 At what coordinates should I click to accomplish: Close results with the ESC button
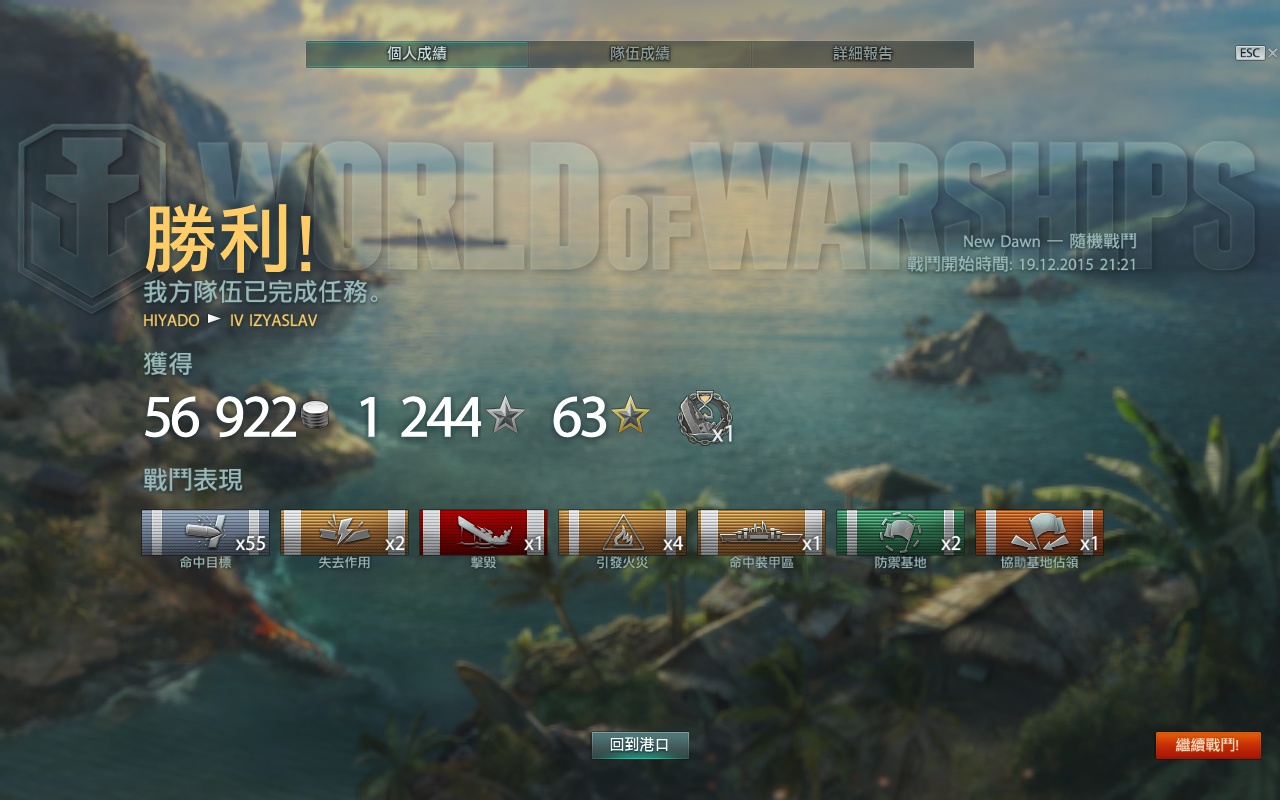click(x=1250, y=53)
